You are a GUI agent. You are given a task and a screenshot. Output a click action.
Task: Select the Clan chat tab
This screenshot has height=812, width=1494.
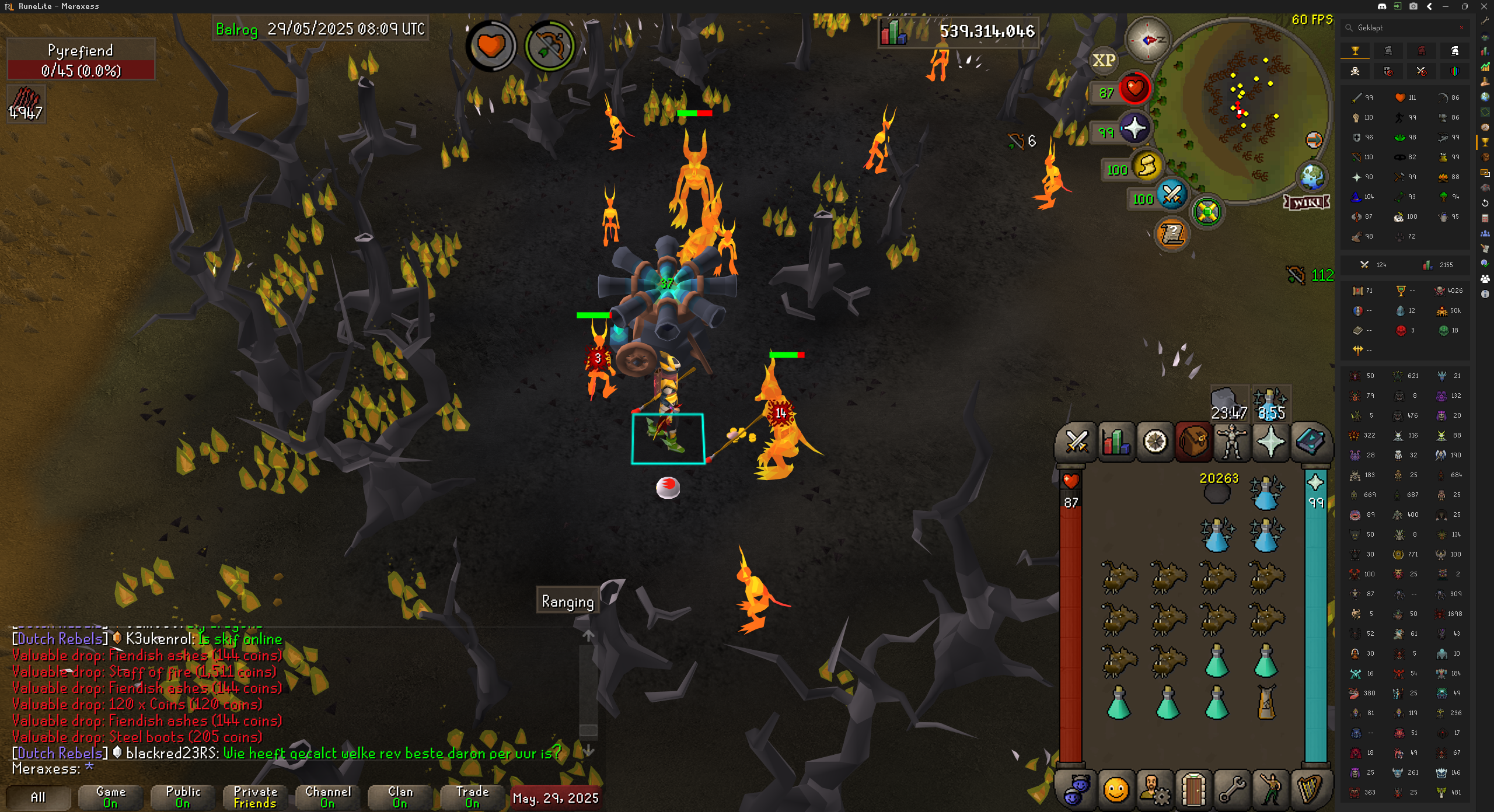click(400, 797)
